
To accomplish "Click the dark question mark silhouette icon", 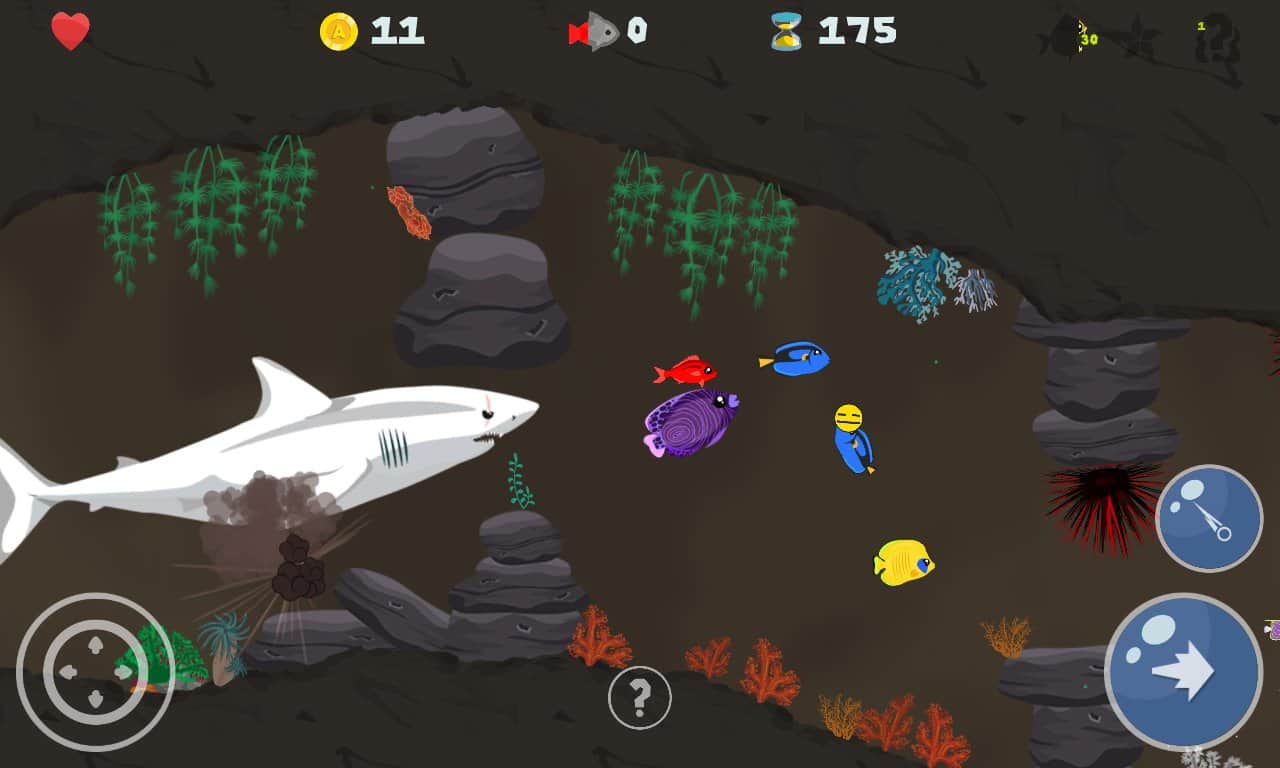I will (1218, 40).
